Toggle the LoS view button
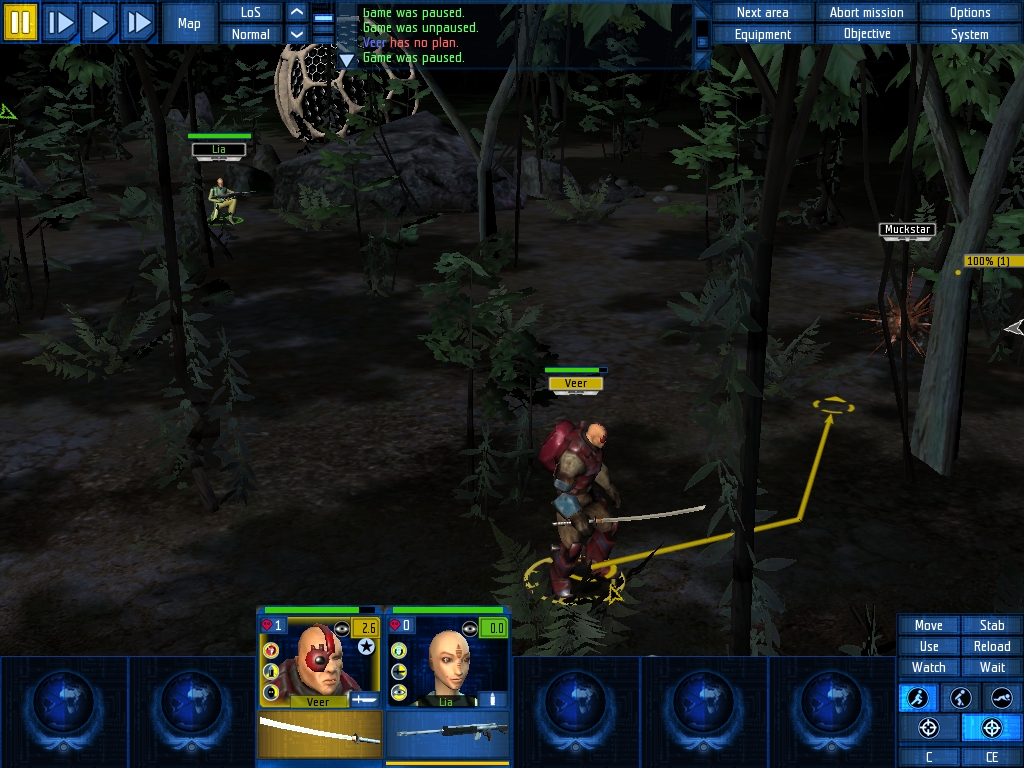This screenshot has width=1024, height=768. tap(250, 12)
